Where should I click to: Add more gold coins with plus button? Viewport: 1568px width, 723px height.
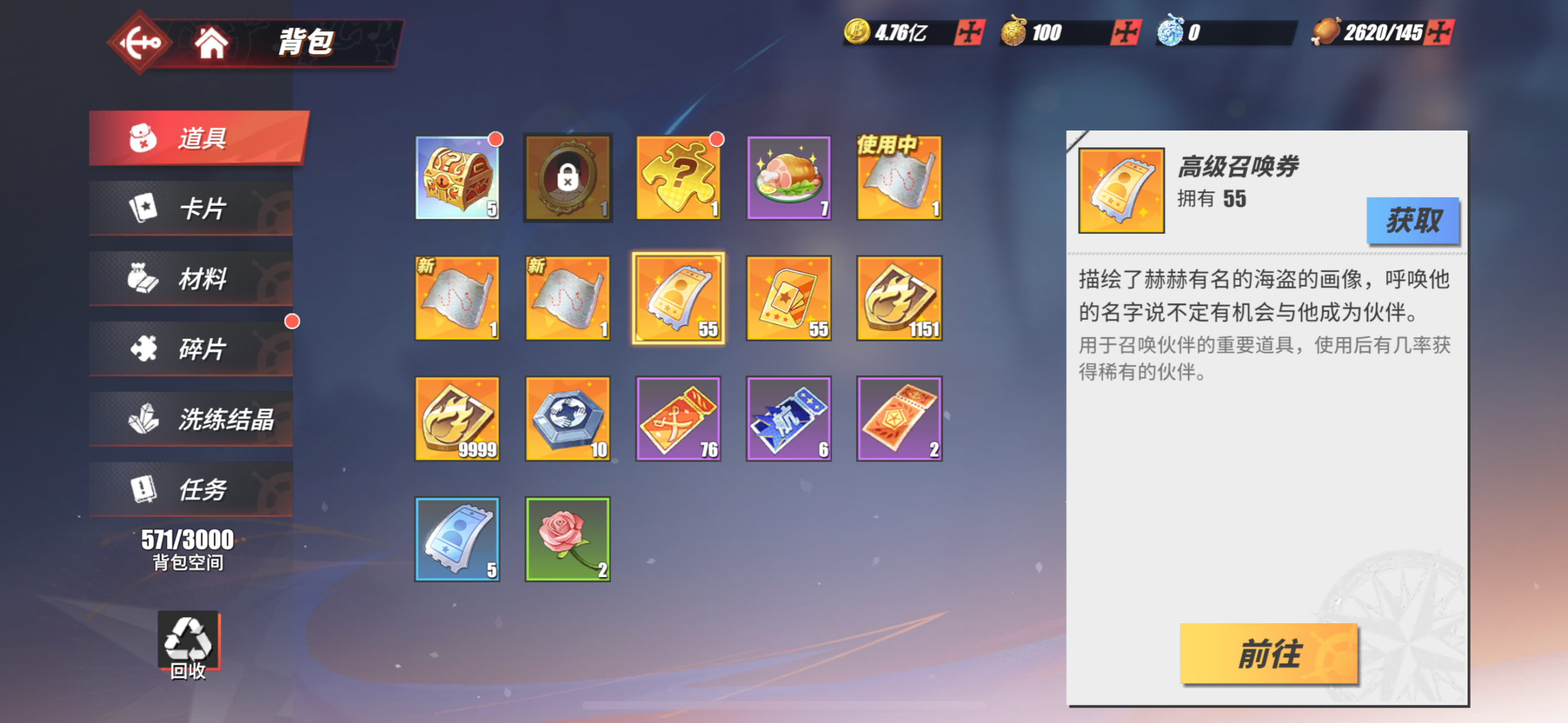969,32
